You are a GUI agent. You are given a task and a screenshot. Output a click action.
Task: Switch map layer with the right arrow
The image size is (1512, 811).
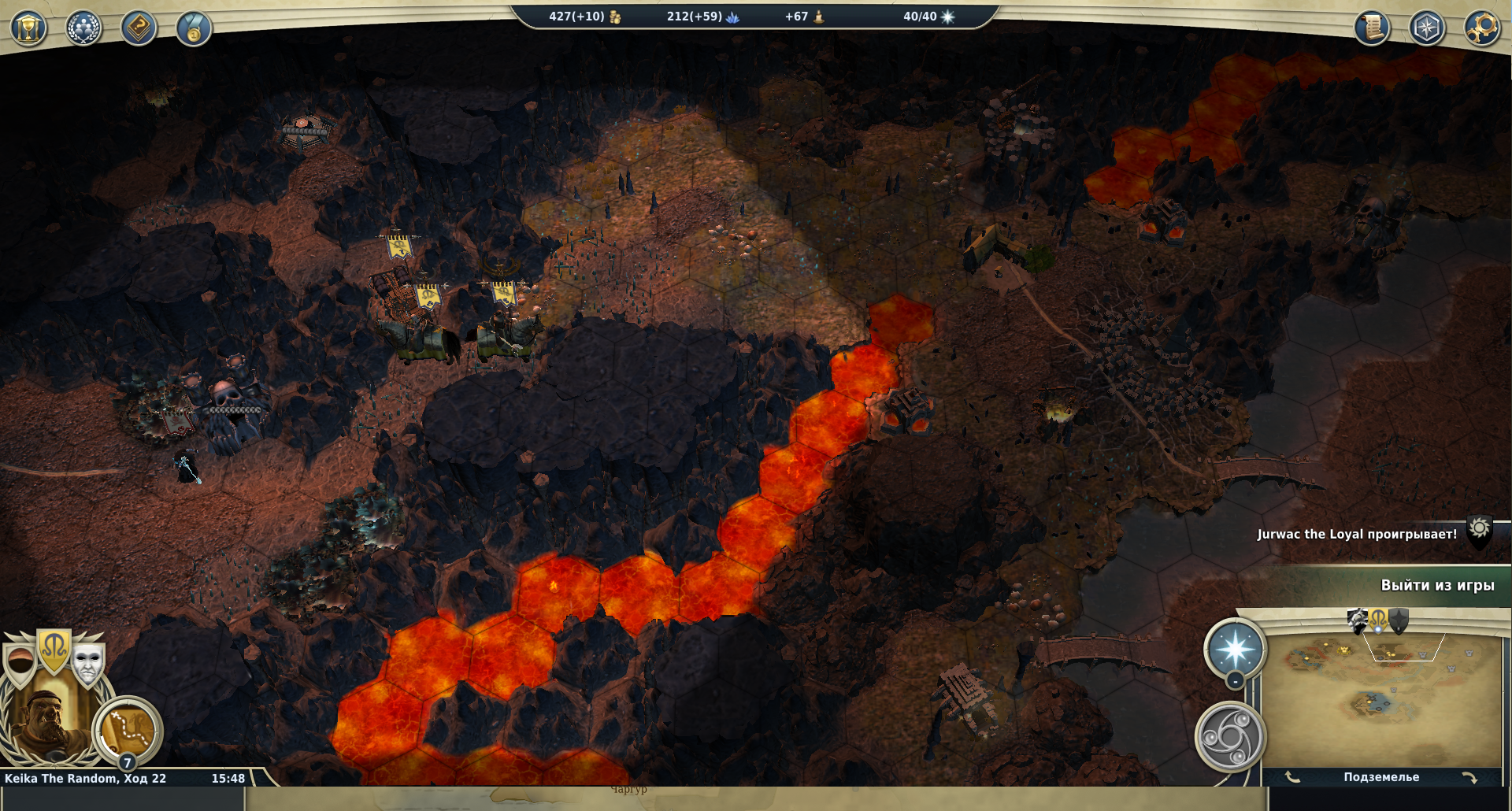coord(1469,777)
